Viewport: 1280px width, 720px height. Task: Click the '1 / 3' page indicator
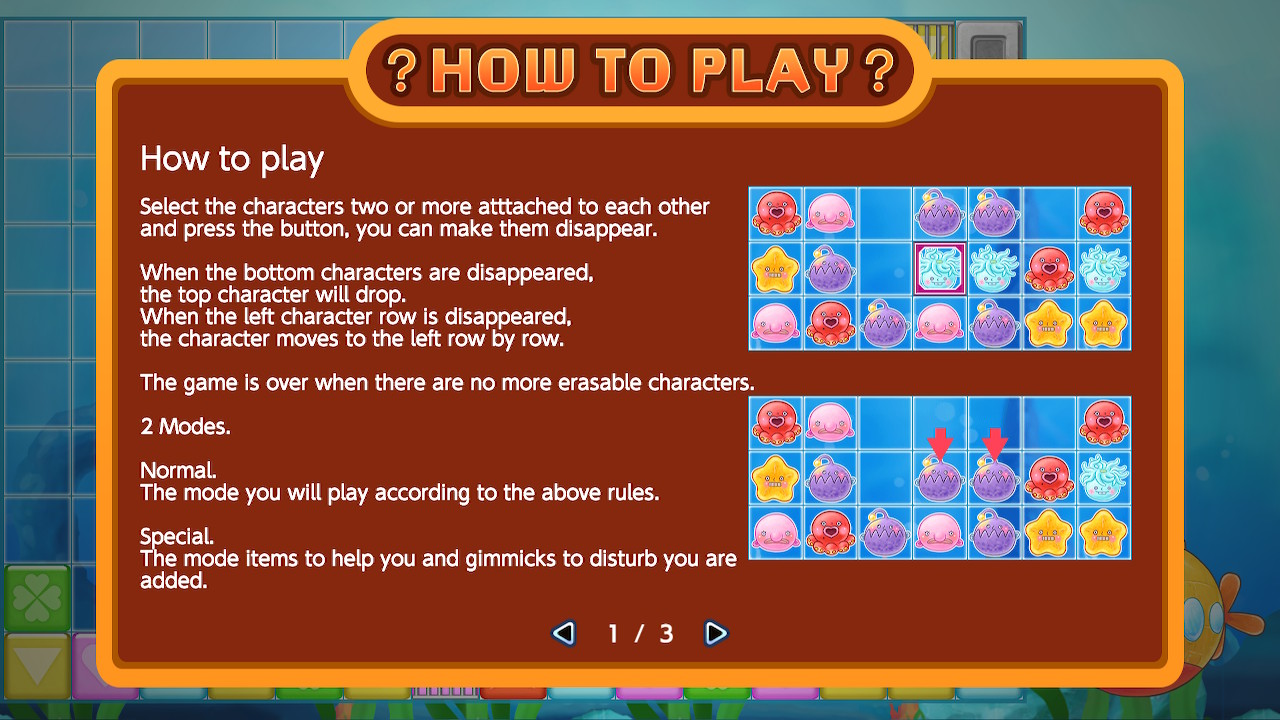[x=640, y=633]
